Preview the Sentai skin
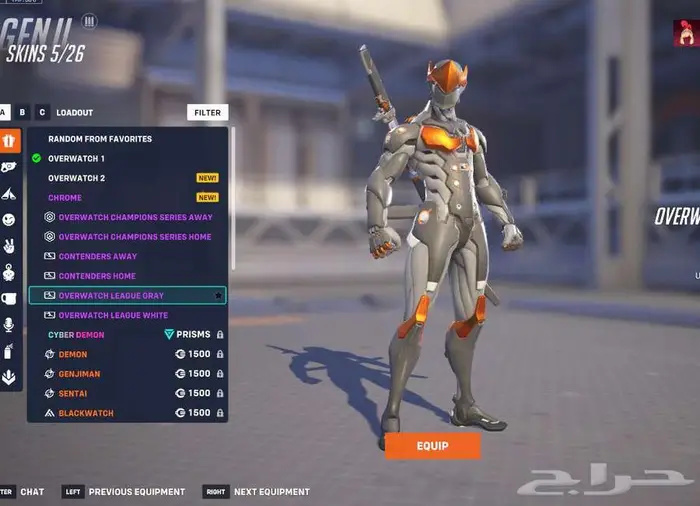The width and height of the screenshot is (700, 506). [x=75, y=393]
